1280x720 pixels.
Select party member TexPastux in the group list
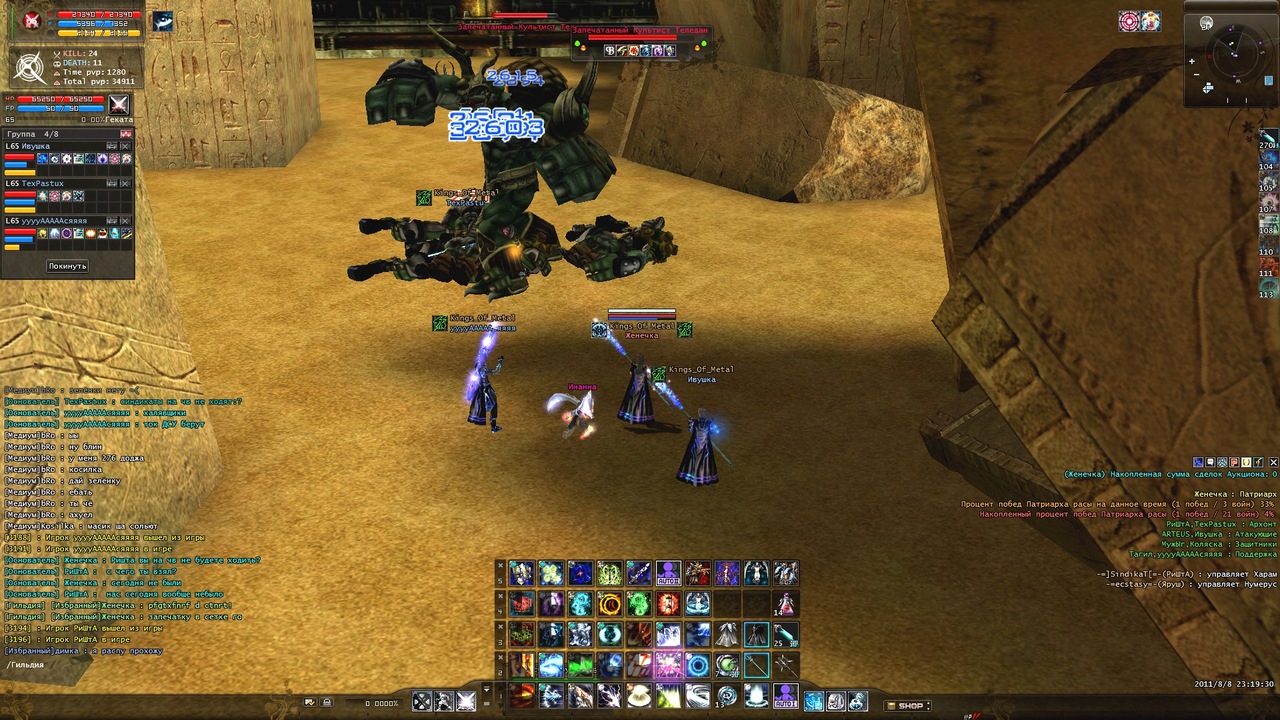[36, 184]
